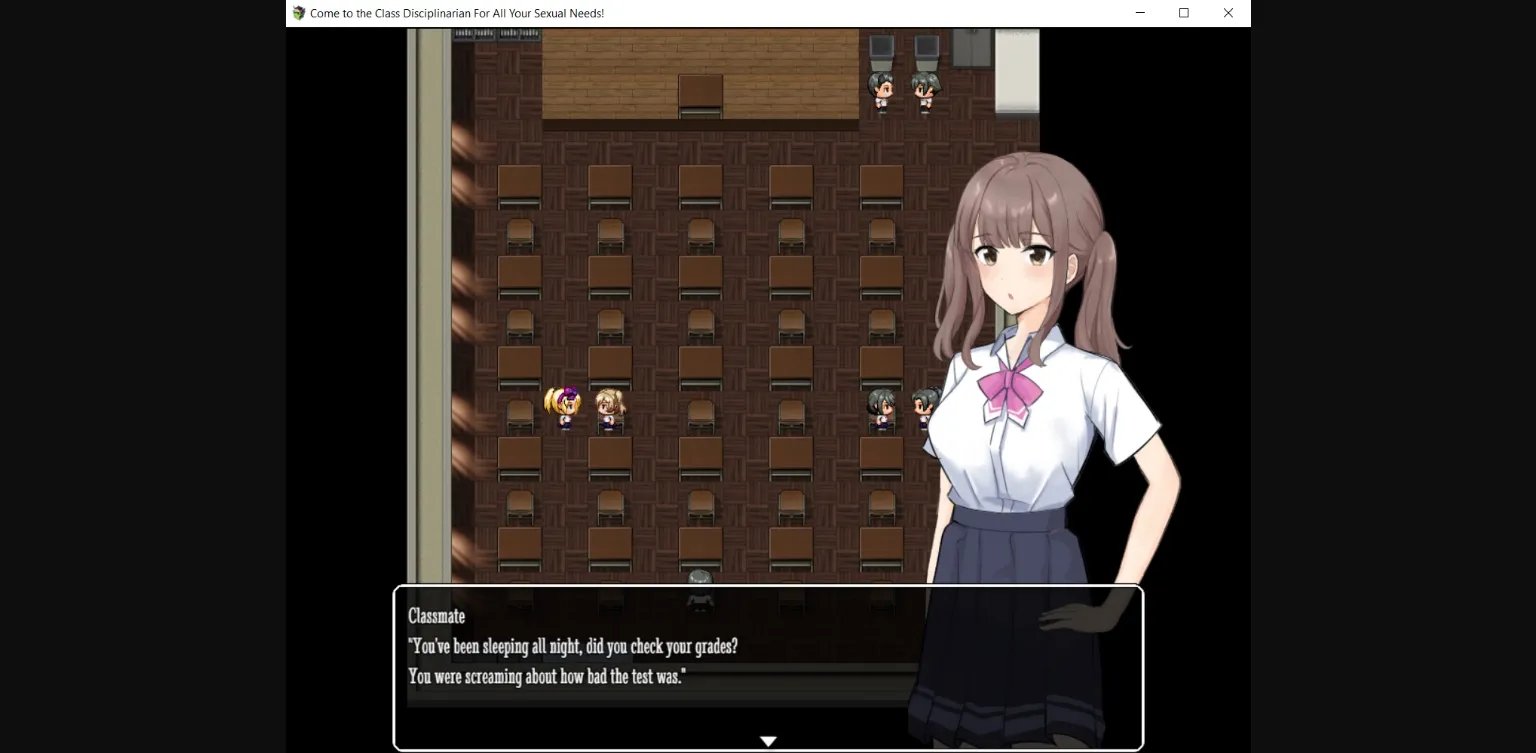Click the Classmate name label

click(x=435, y=616)
